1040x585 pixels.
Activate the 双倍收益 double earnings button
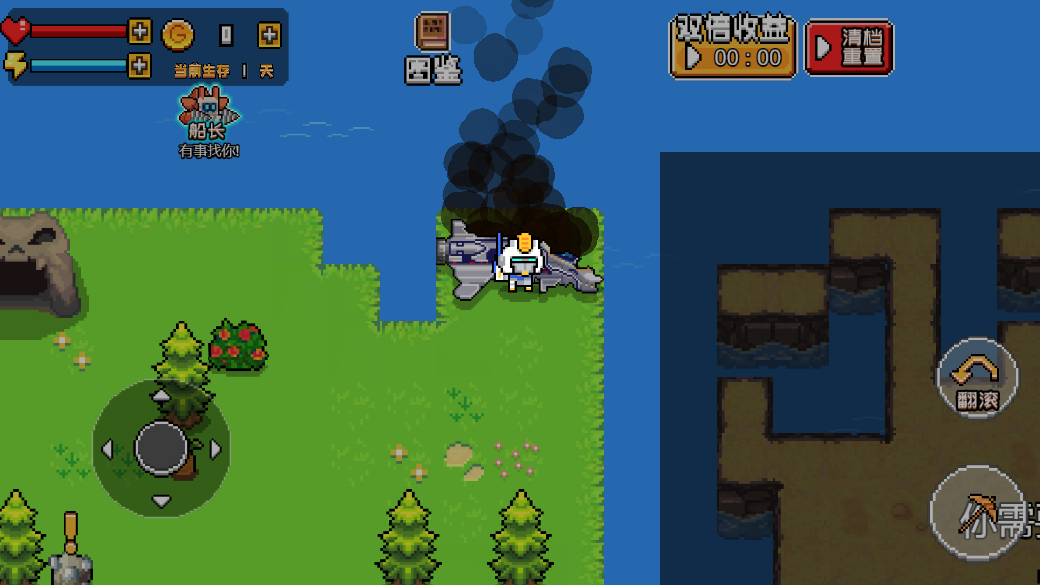(733, 47)
